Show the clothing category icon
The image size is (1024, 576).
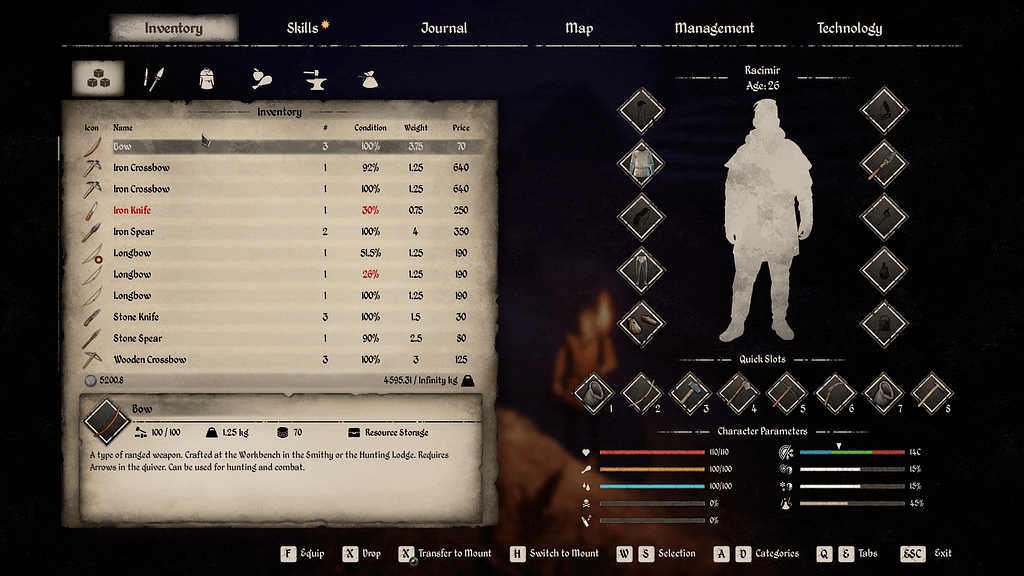coord(206,79)
